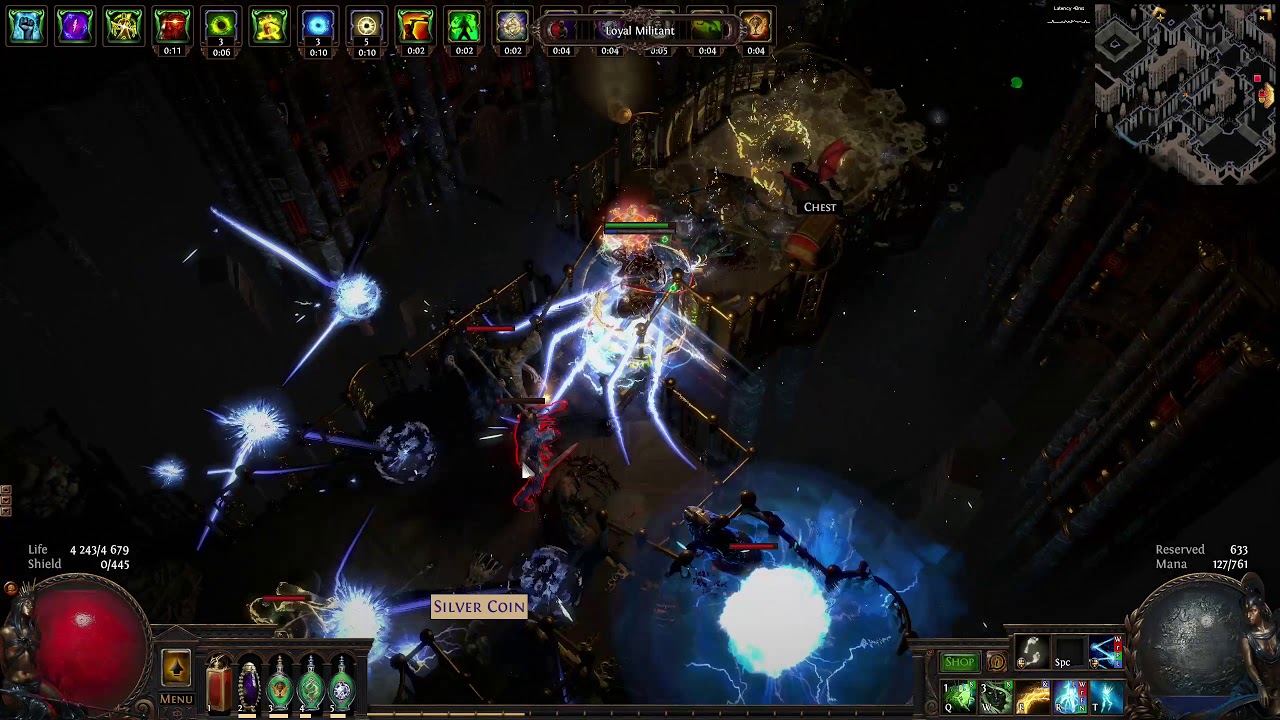The height and width of the screenshot is (720, 1280).
Task: Select the blue lightning arrows skill slot
Action: point(1106,654)
